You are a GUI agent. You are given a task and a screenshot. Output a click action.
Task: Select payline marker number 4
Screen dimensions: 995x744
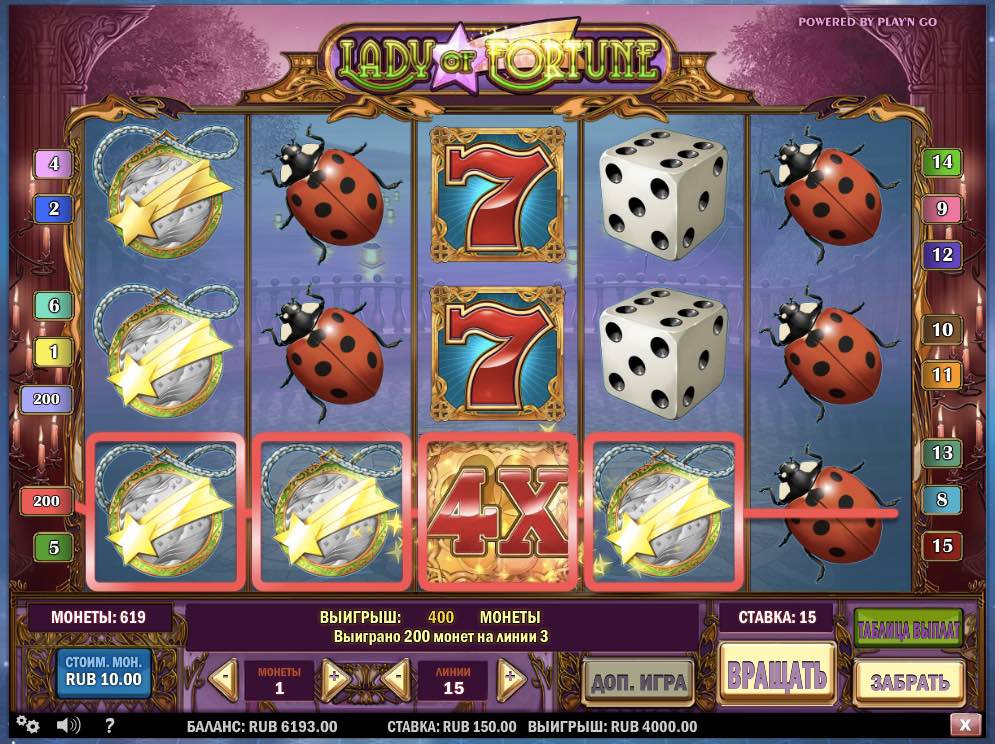(54, 163)
